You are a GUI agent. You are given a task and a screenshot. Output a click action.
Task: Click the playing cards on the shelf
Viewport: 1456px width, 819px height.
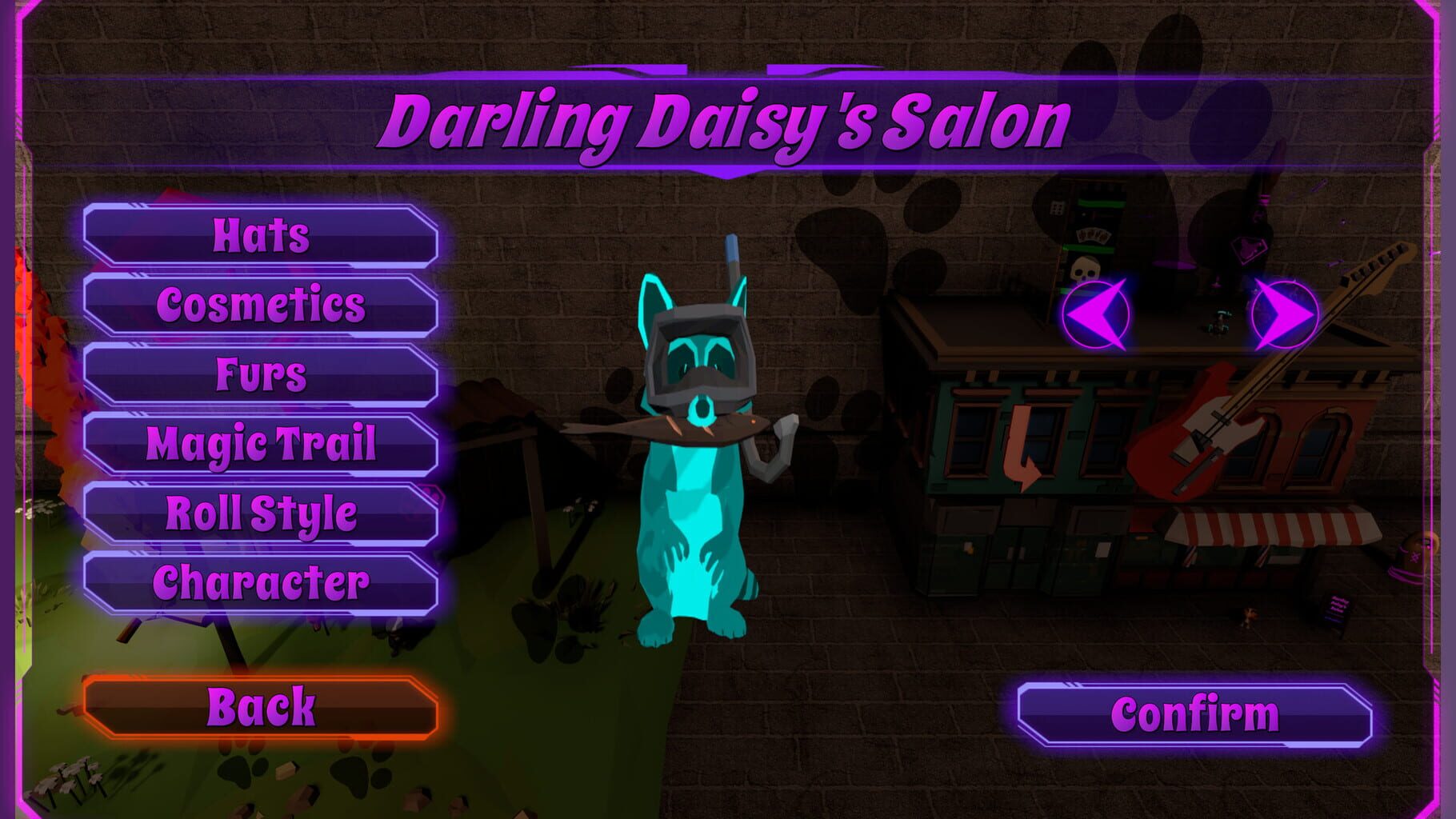pos(1093,236)
